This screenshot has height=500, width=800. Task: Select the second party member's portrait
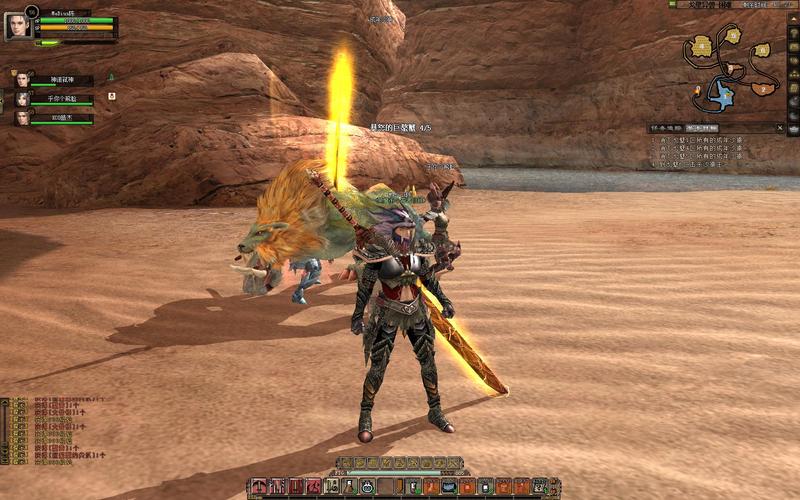22,98
